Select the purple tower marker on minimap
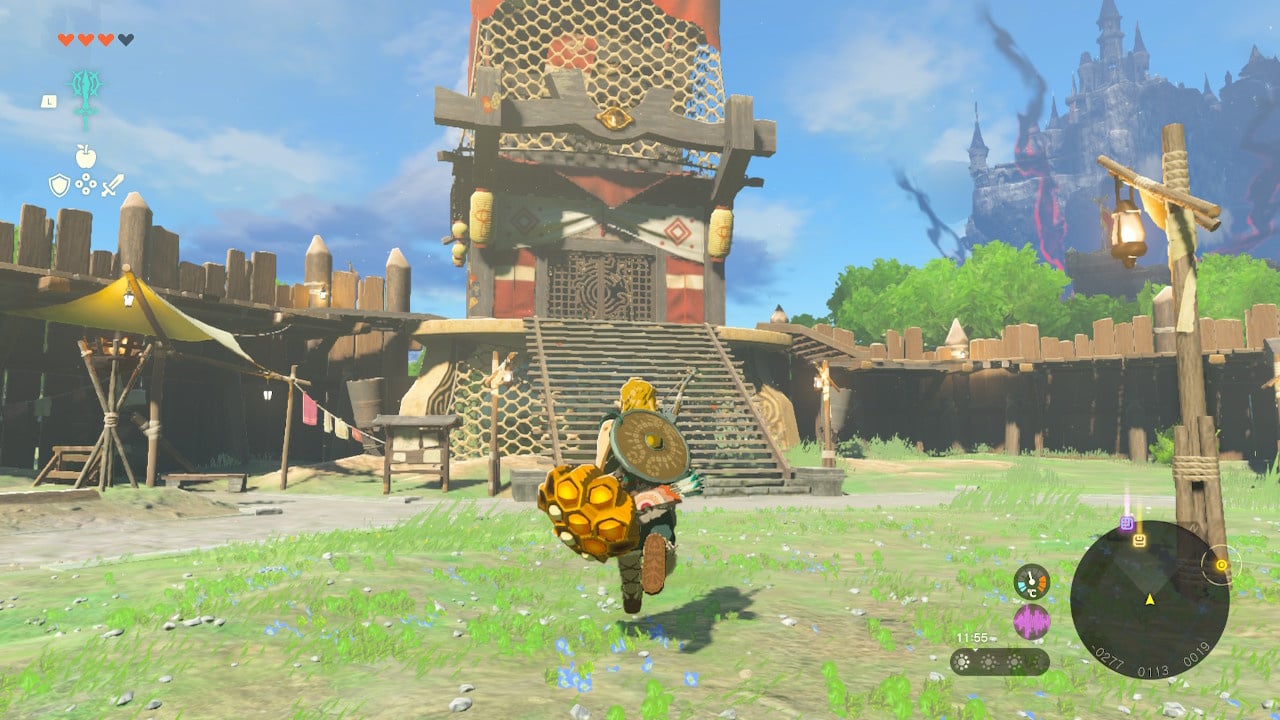Screen dimensions: 1280x720 [1127, 523]
